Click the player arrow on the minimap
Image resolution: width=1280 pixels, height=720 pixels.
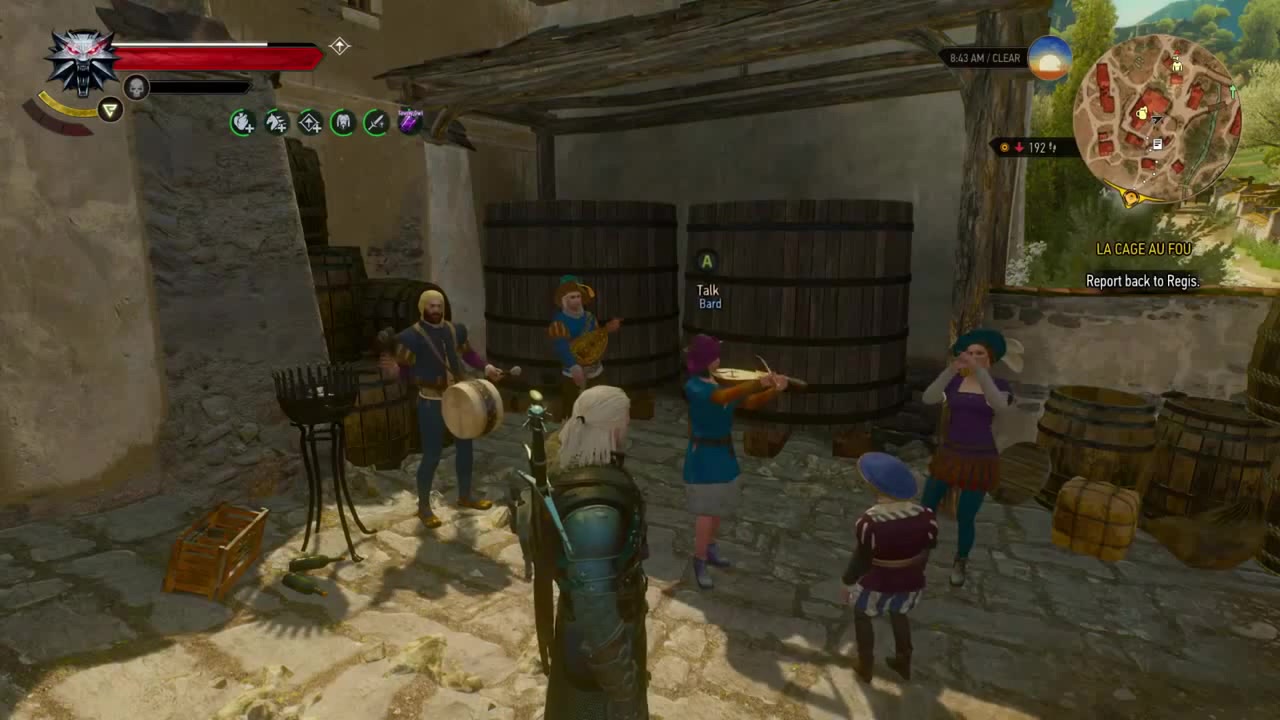(x=1157, y=120)
